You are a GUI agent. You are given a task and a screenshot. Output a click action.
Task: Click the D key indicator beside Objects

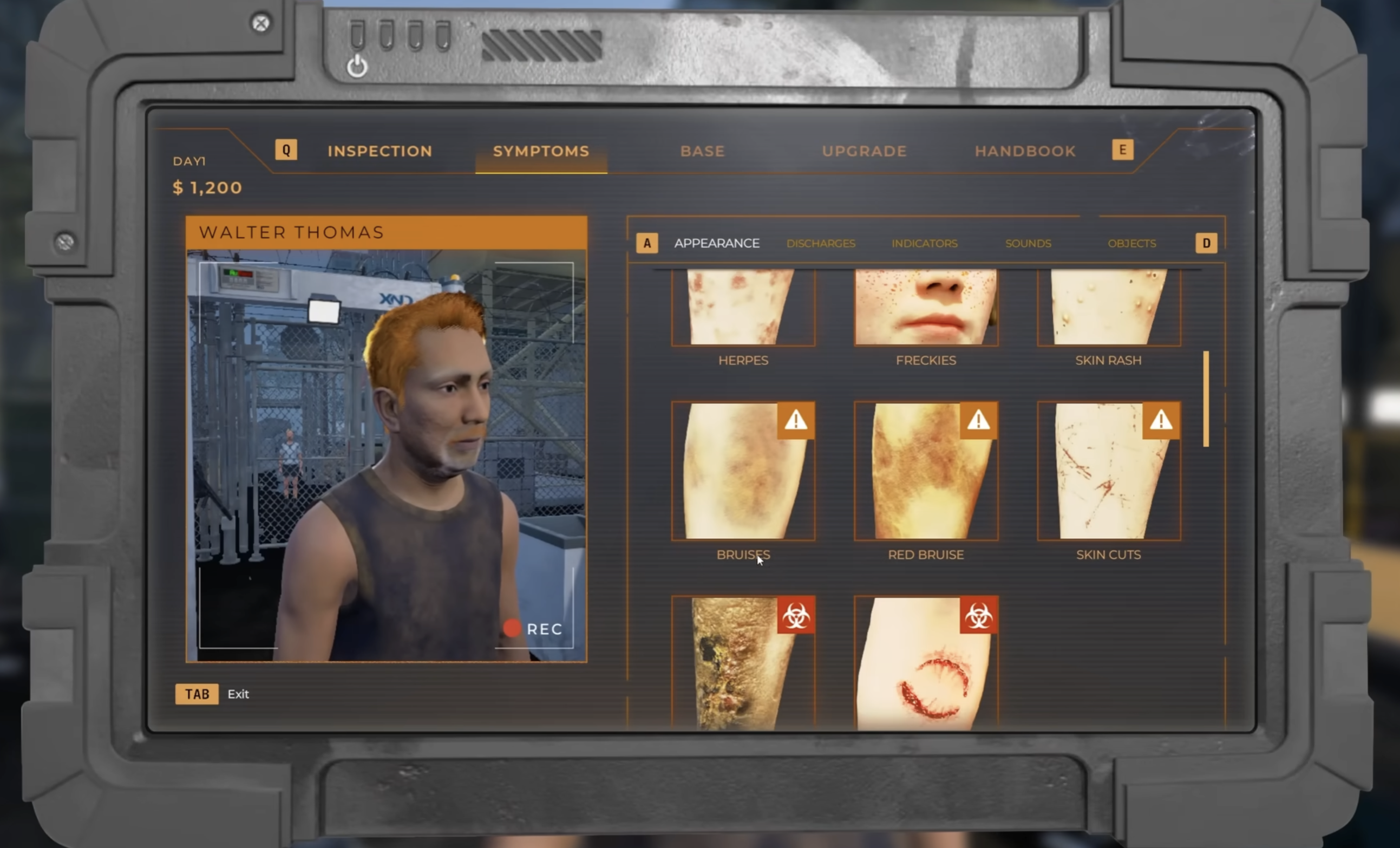pos(1206,243)
